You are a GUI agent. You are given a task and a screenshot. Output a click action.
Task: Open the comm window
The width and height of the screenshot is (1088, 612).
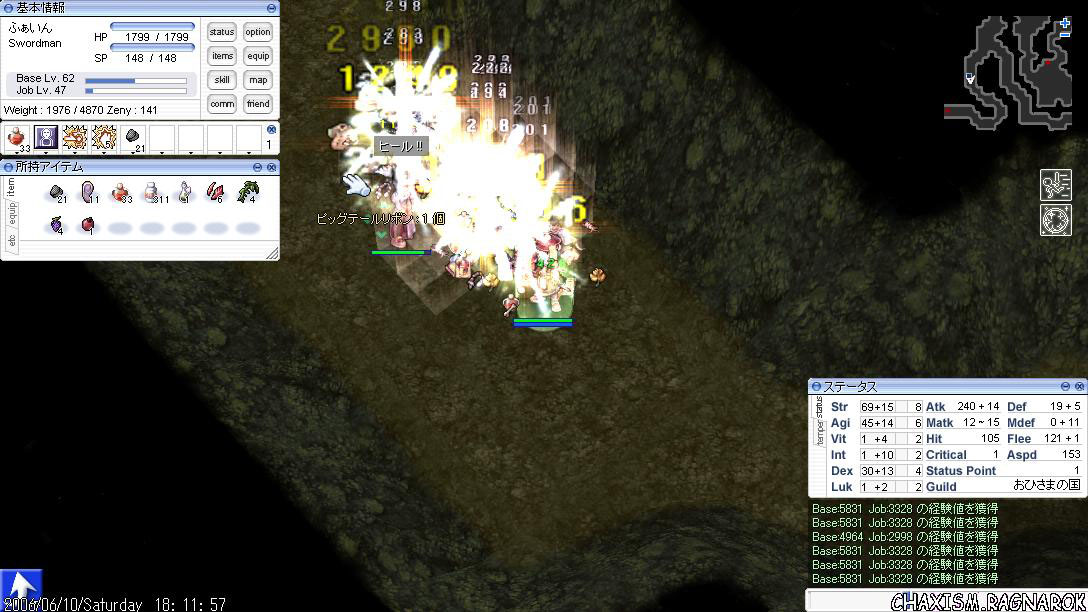tap(222, 104)
